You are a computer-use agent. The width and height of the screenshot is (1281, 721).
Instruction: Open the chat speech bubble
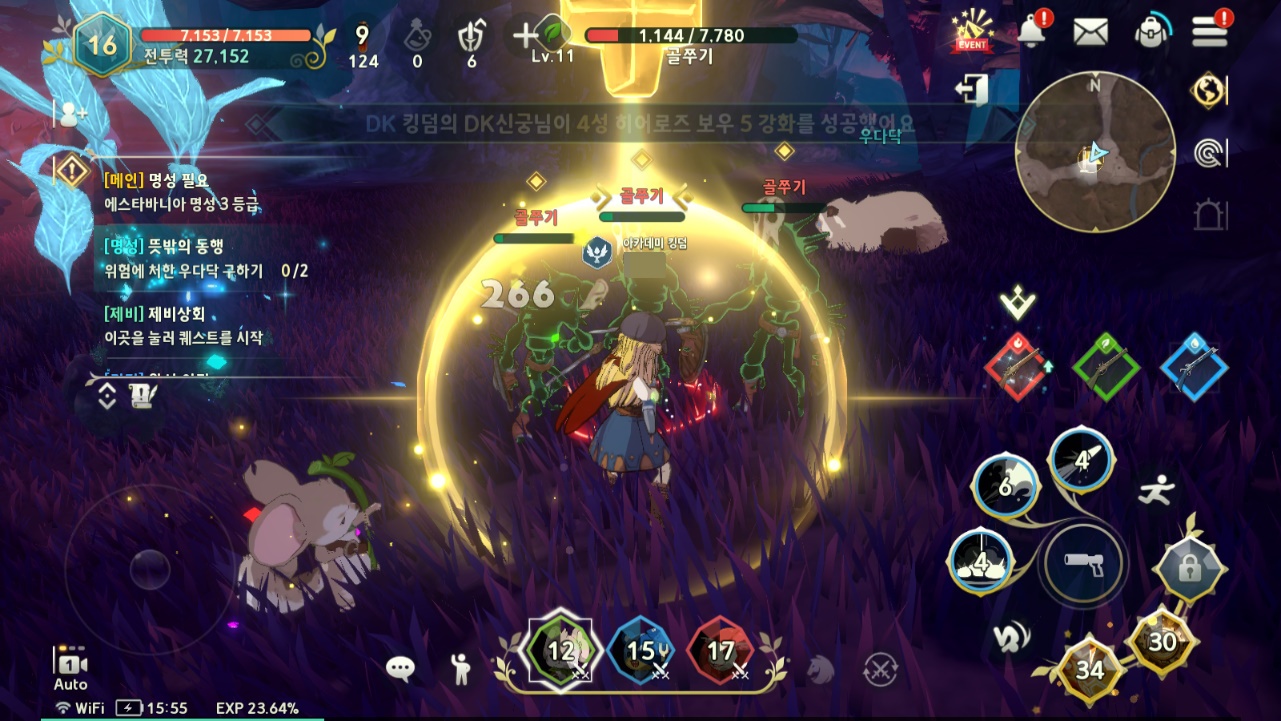coord(401,669)
